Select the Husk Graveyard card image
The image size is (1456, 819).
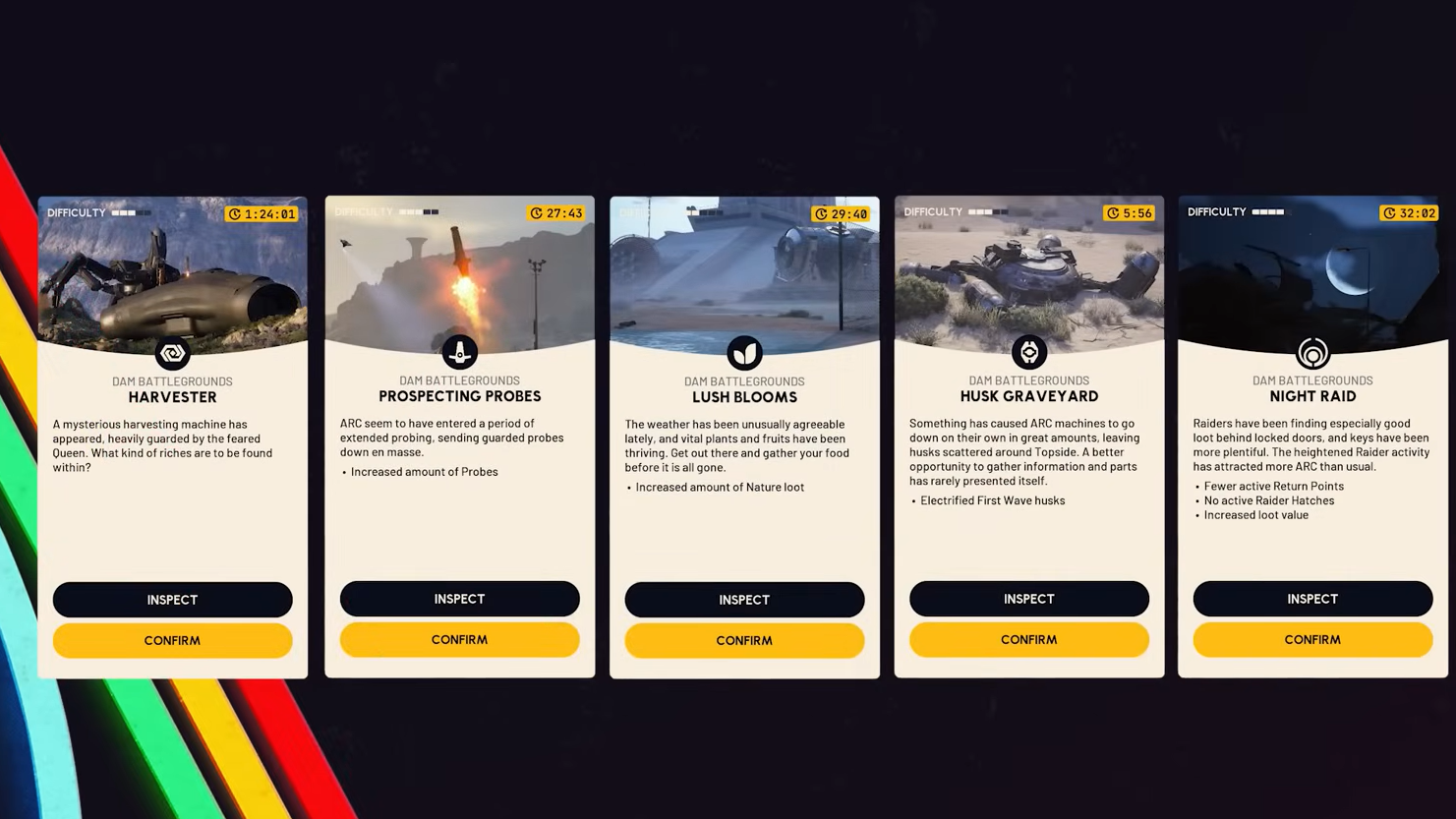pyautogui.click(x=1028, y=275)
